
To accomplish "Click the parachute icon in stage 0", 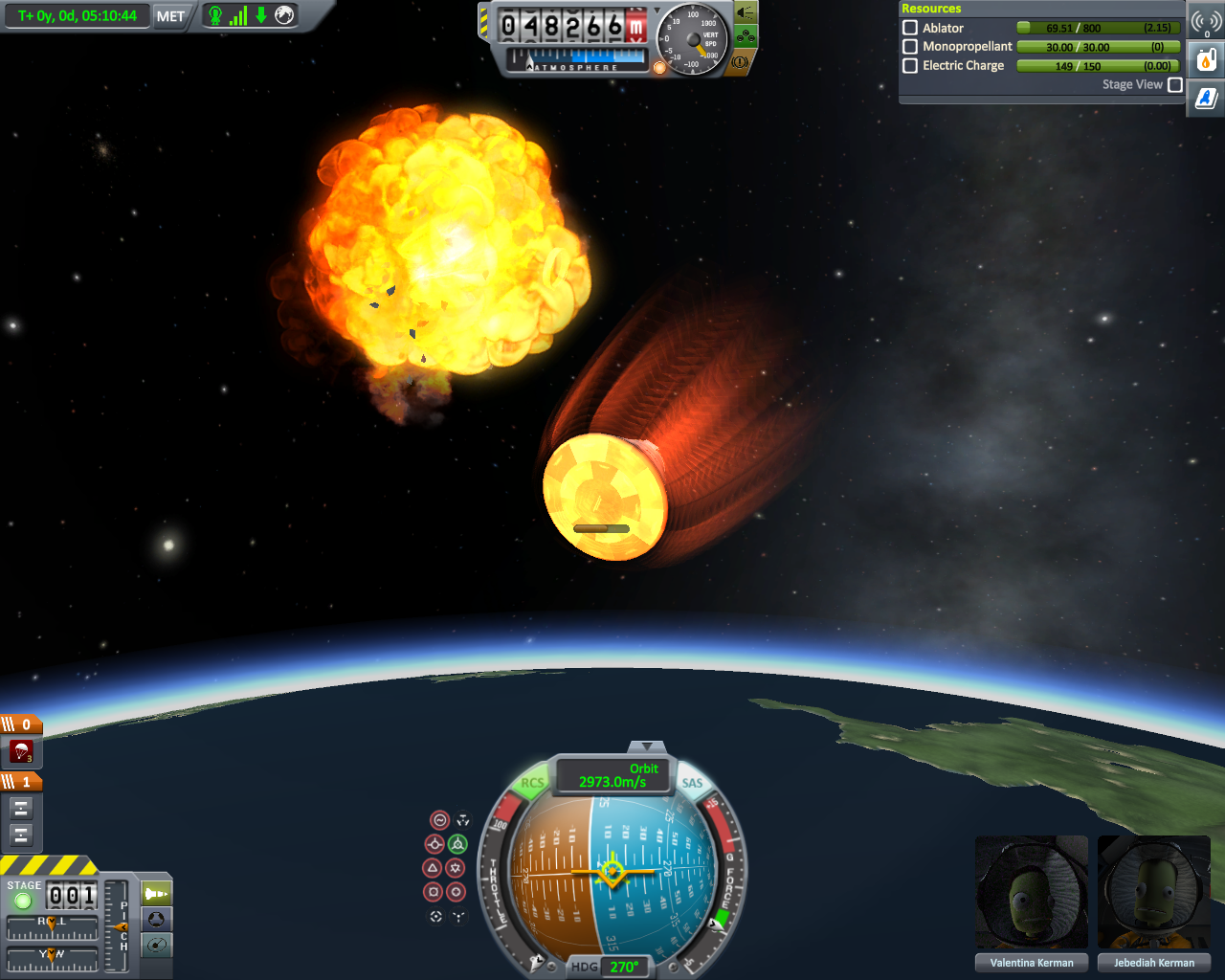I will tap(21, 751).
